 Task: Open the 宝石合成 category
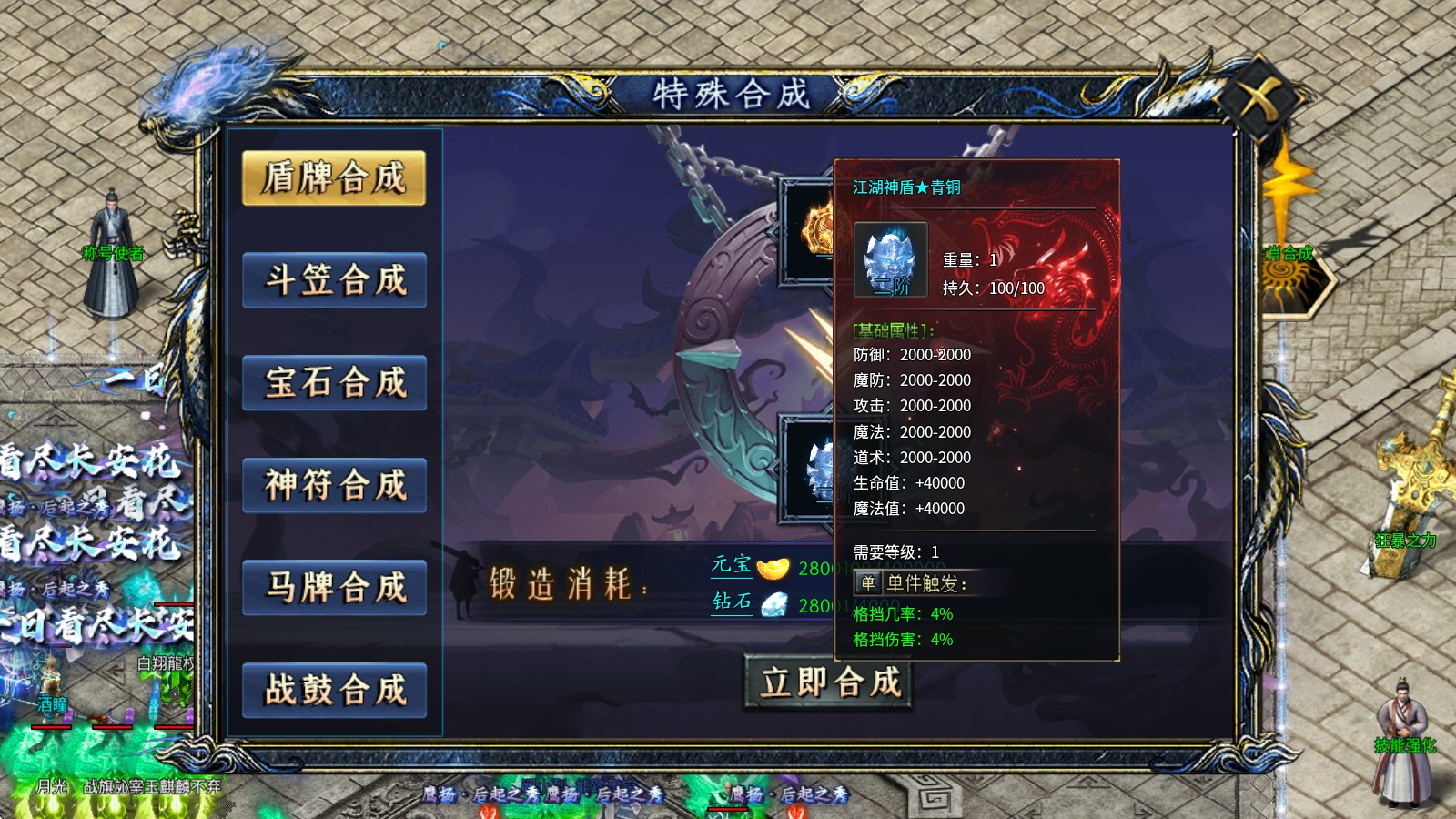pyautogui.click(x=334, y=383)
